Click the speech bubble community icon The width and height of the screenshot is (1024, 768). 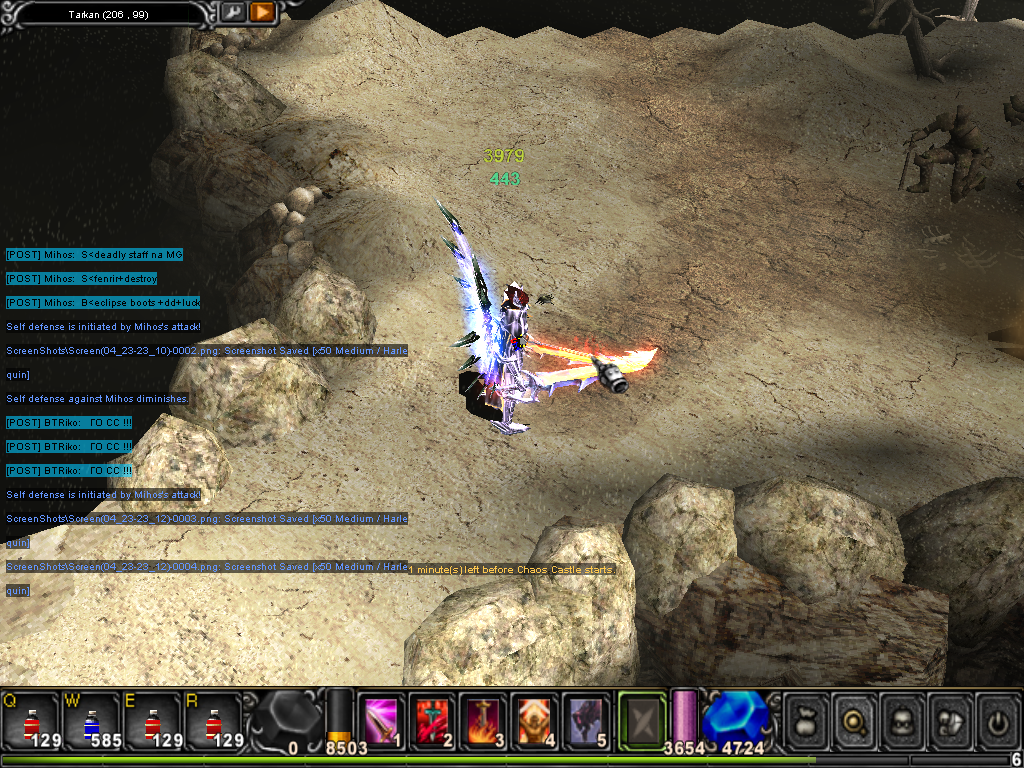950,719
